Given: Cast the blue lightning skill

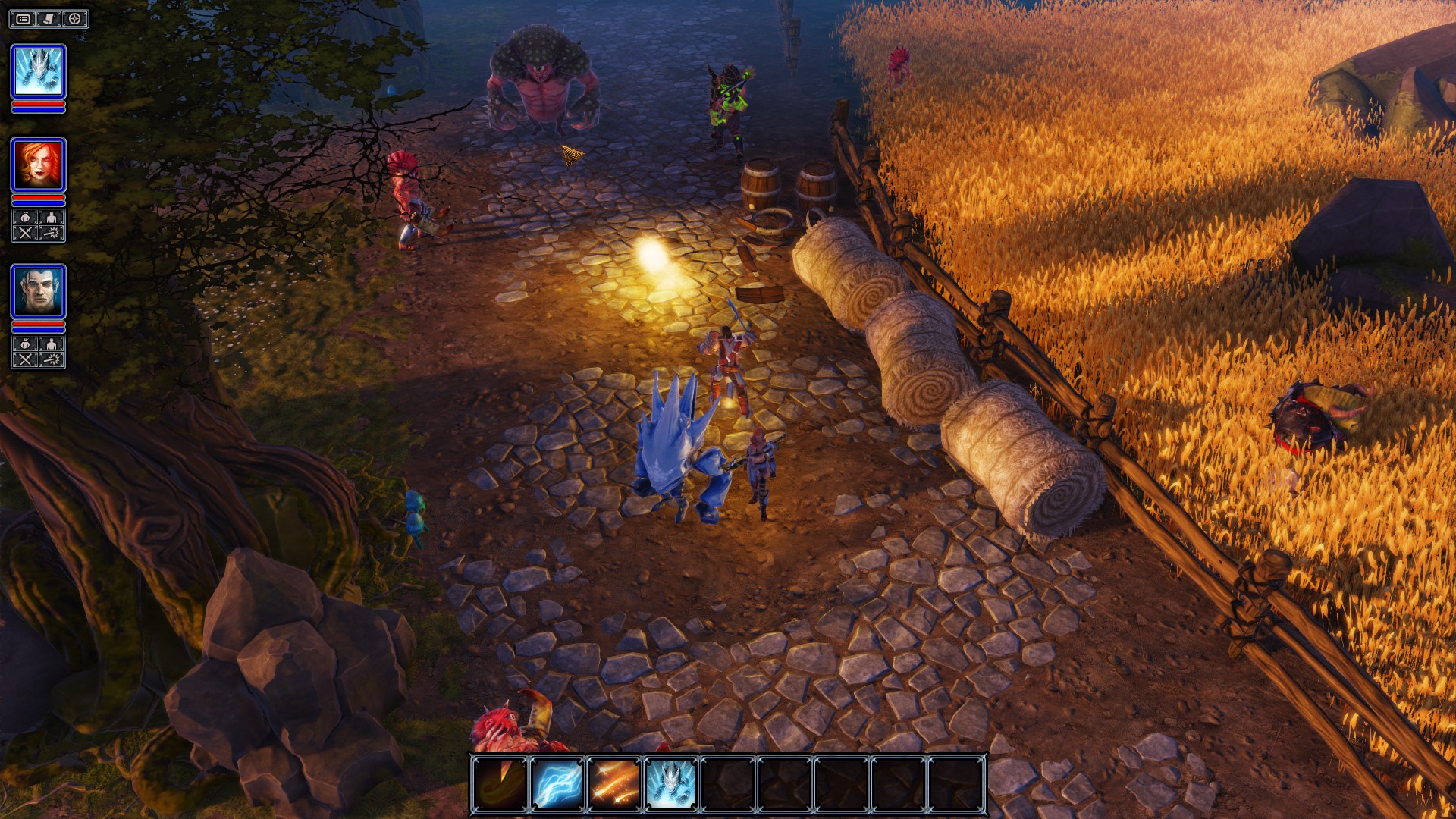Looking at the screenshot, I should 557,783.
